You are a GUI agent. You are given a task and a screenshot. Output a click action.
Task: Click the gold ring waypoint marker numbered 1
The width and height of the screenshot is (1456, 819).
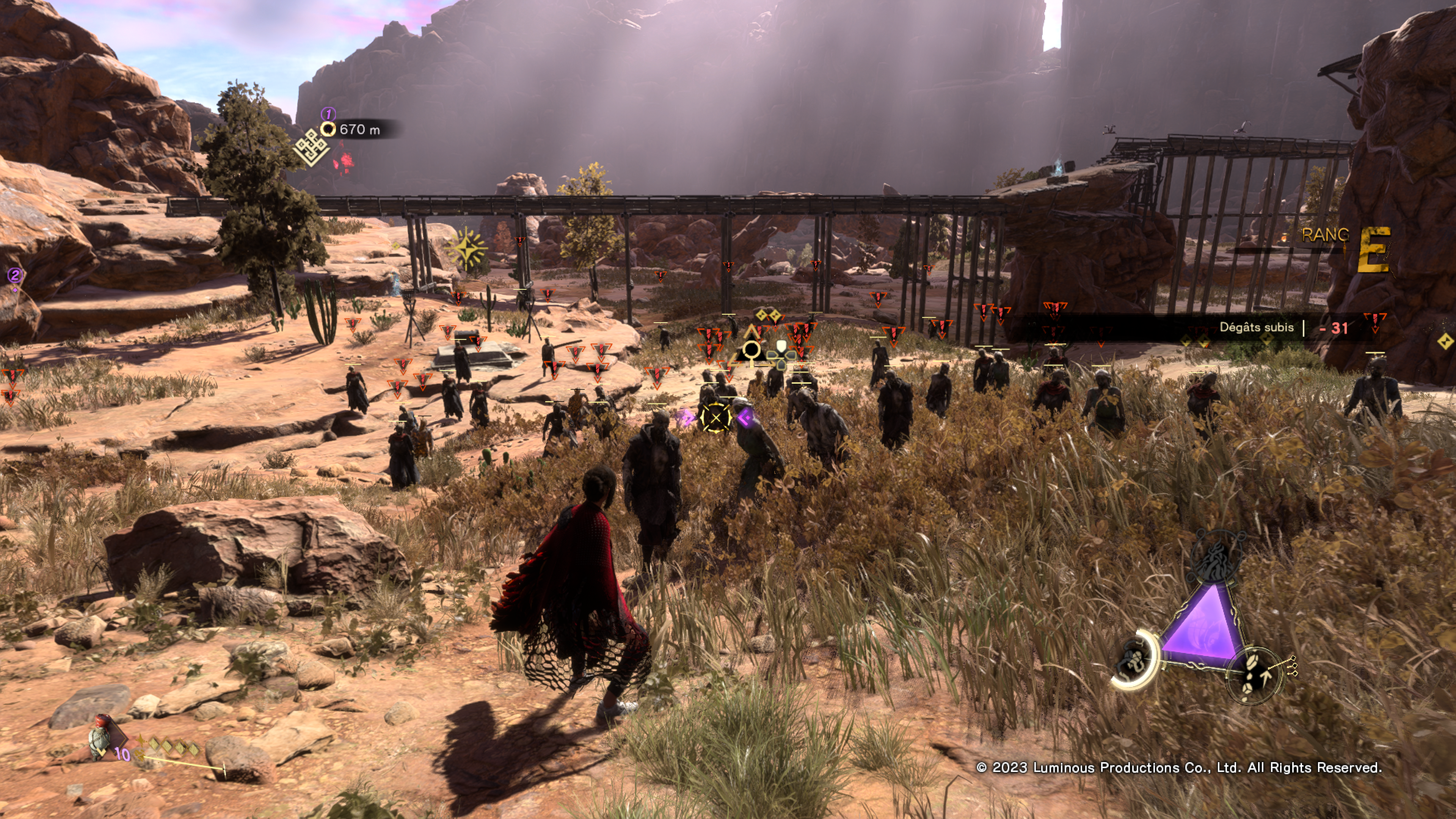click(x=328, y=129)
